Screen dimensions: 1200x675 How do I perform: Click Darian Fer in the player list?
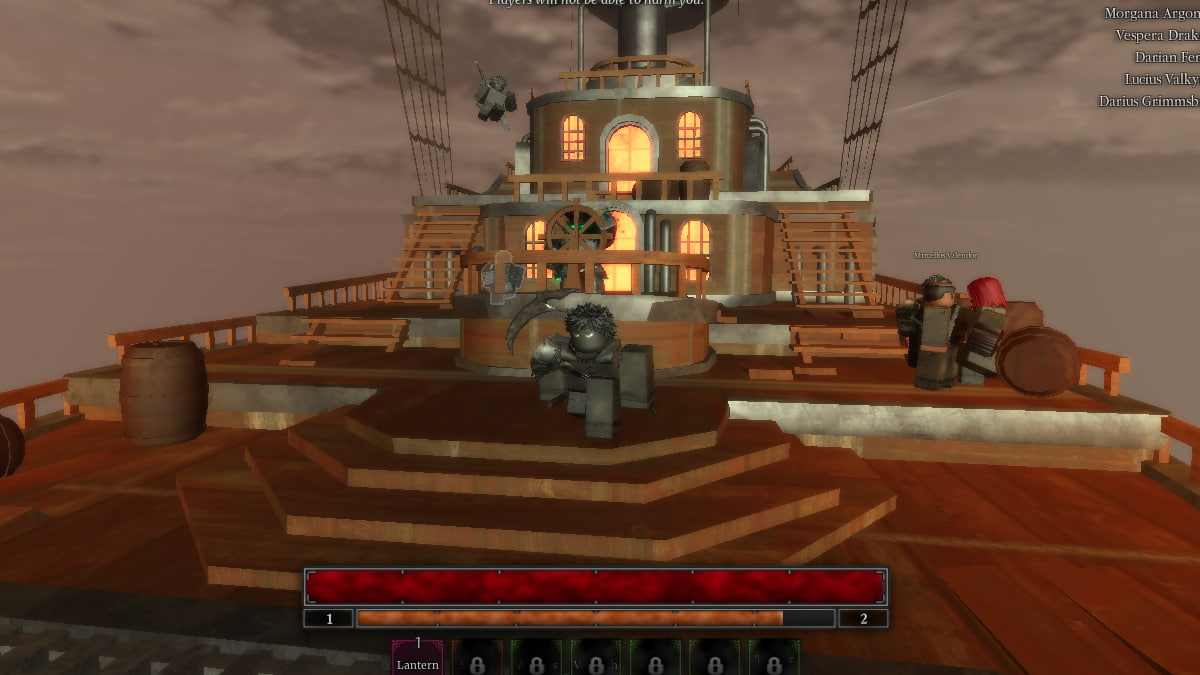[x=1166, y=58]
